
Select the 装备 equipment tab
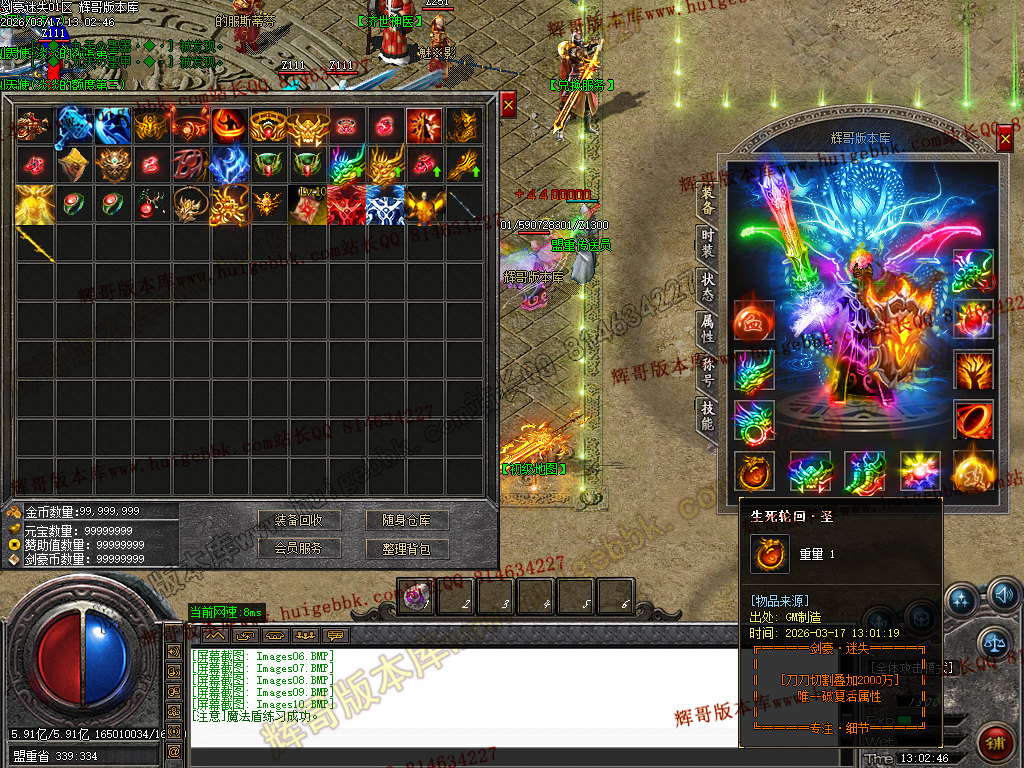tap(707, 200)
